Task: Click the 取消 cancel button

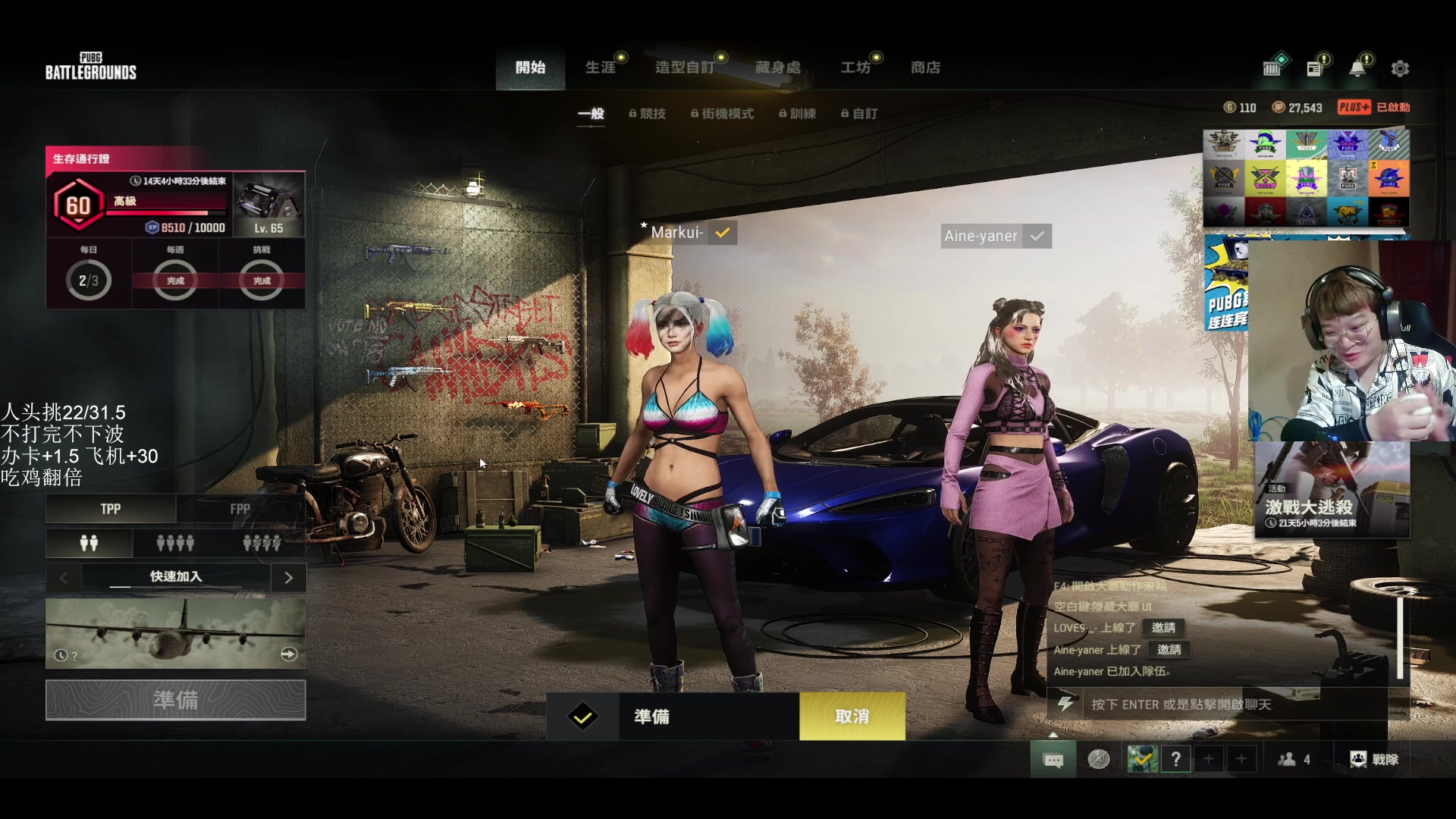Action: tap(852, 717)
